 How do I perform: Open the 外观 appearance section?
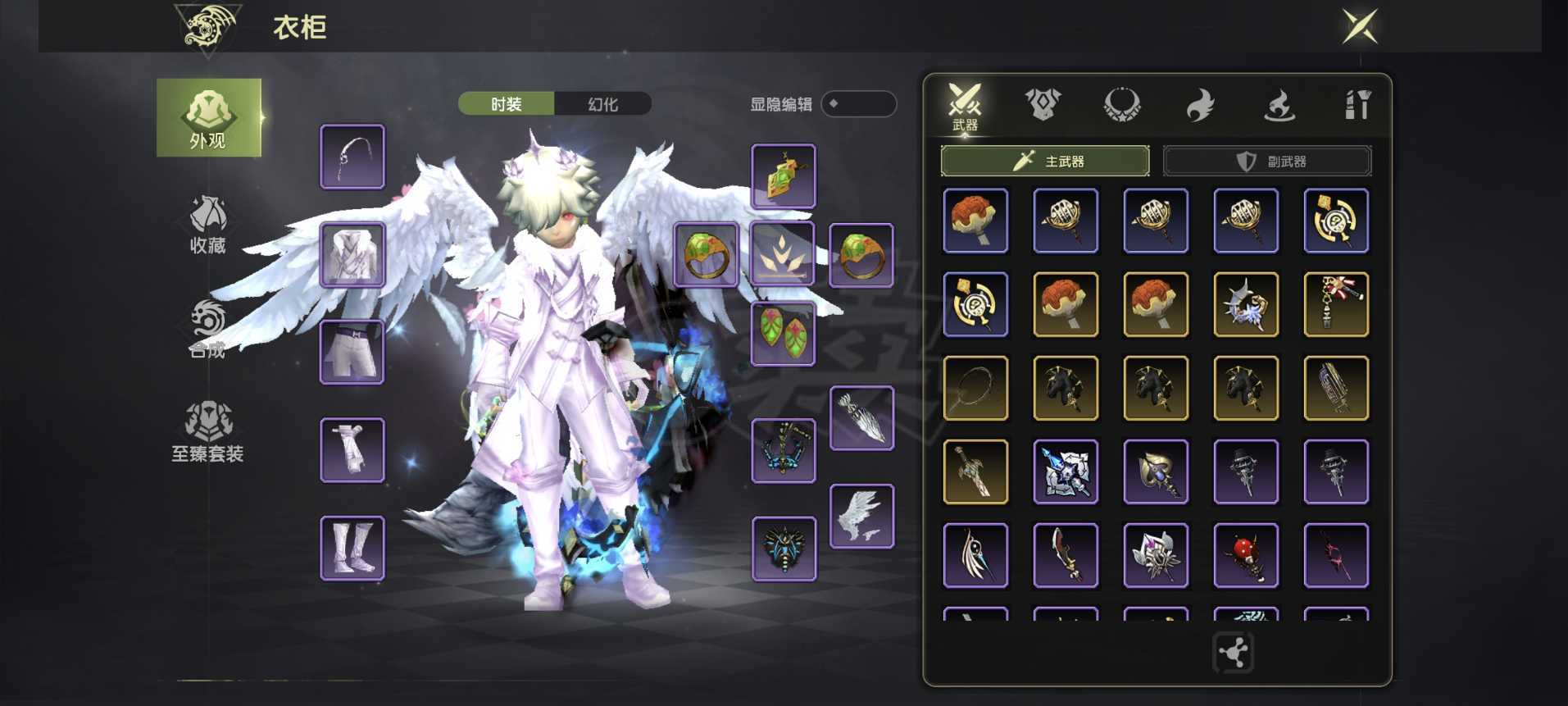coord(208,118)
